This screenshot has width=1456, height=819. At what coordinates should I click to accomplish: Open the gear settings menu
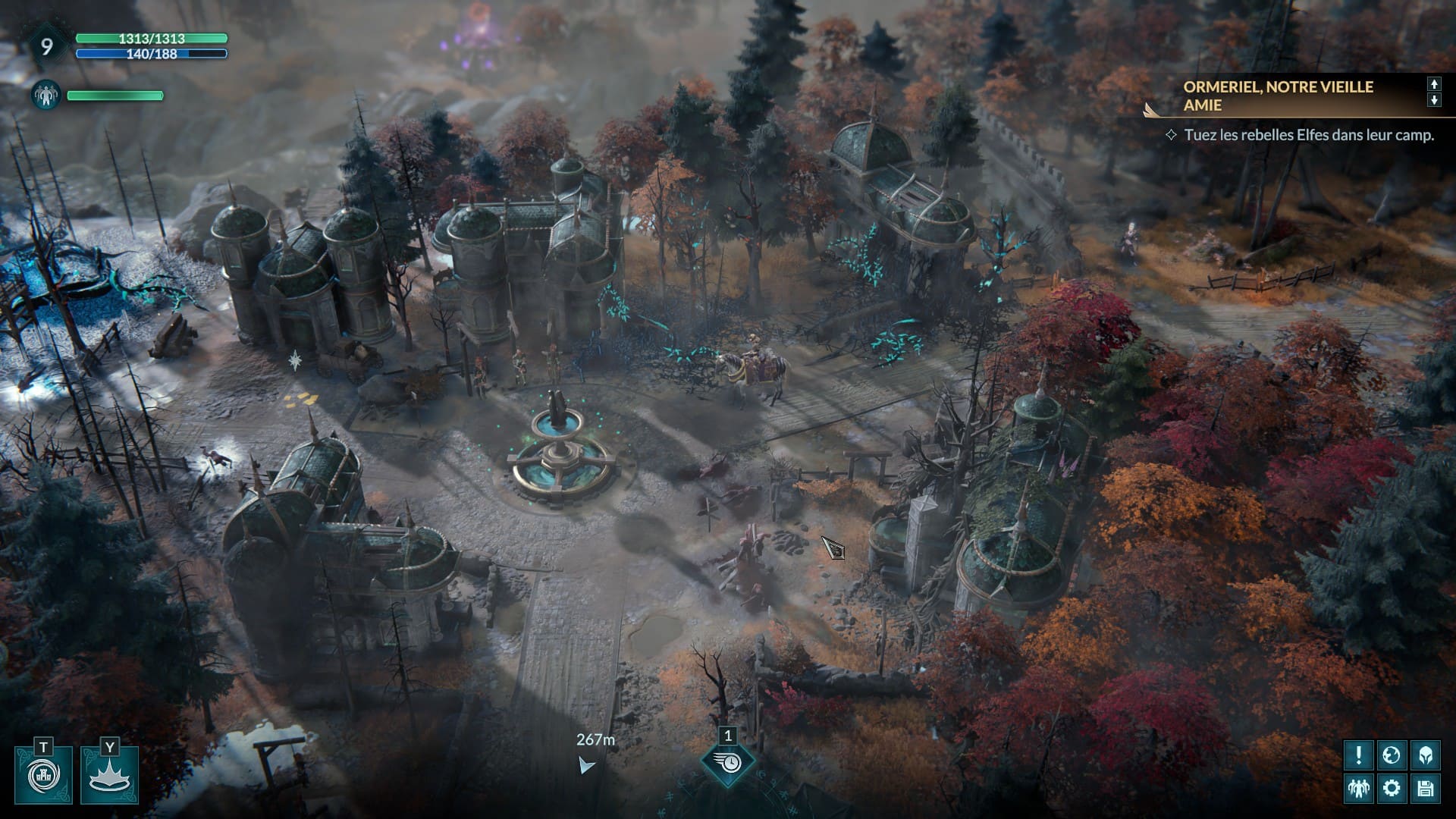[x=1392, y=788]
